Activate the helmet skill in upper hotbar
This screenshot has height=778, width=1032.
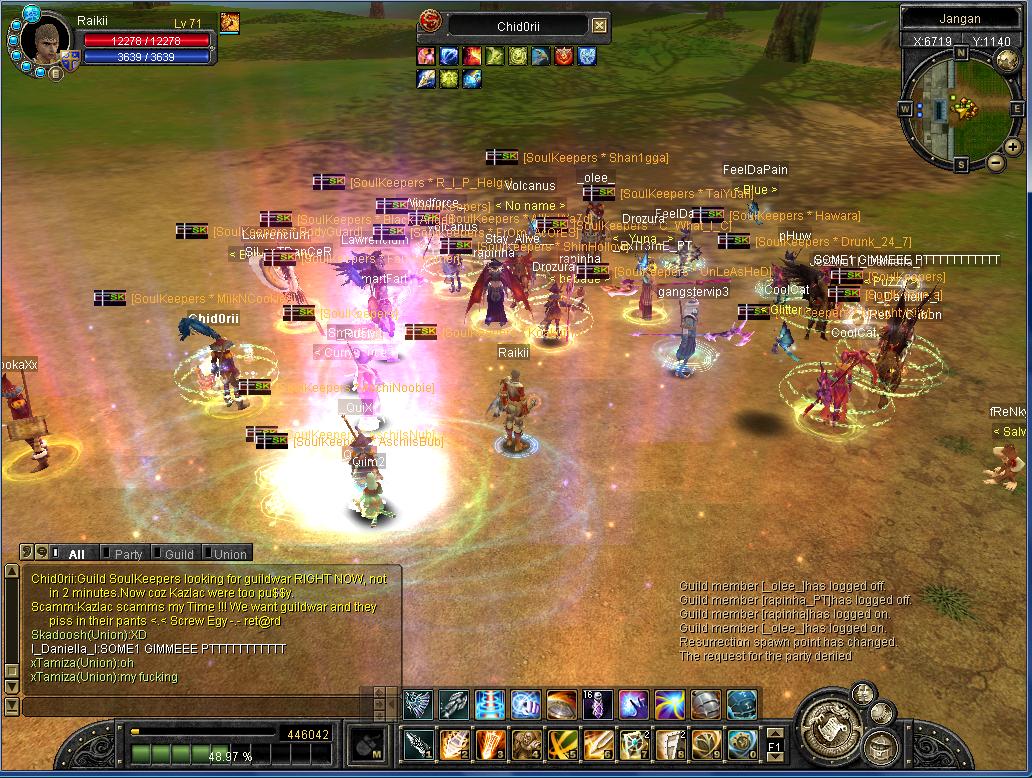pyautogui.click(x=706, y=704)
